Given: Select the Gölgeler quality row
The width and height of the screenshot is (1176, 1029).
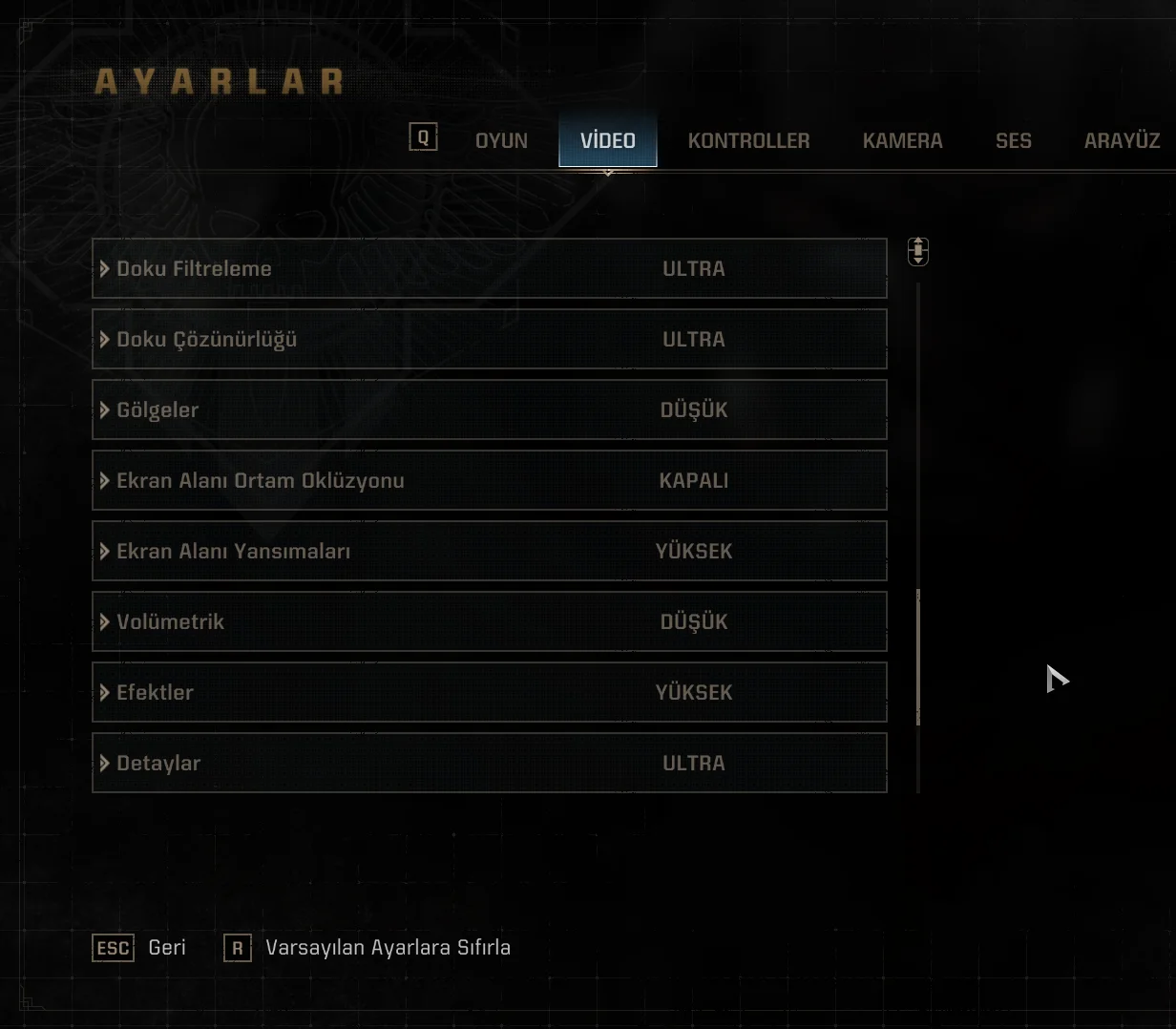Looking at the screenshot, I should click(489, 410).
